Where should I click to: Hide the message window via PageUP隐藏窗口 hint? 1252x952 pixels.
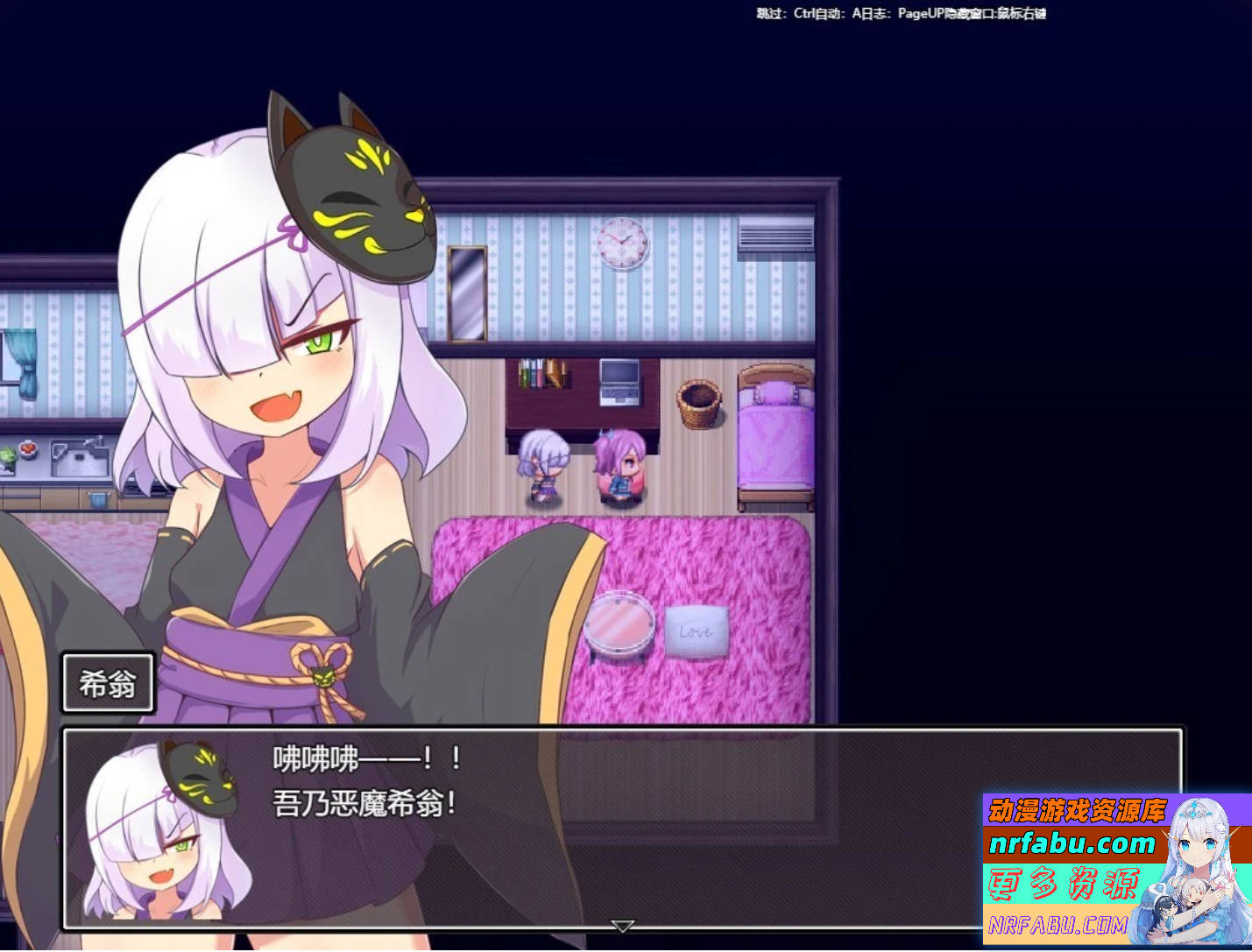(942, 14)
